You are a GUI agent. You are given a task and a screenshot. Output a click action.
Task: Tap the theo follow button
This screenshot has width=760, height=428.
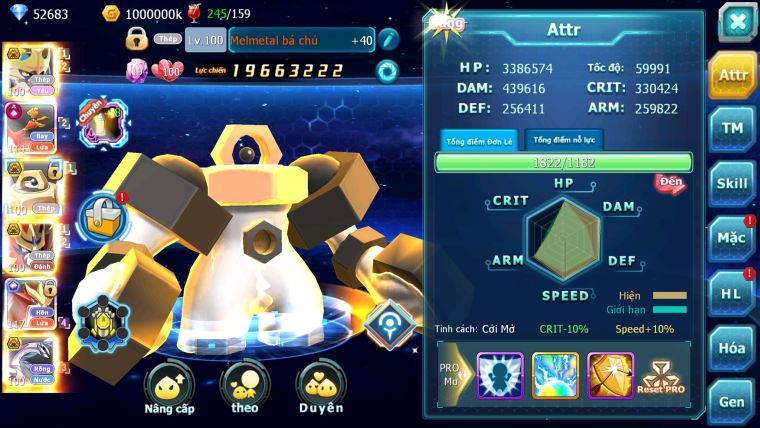(245, 388)
